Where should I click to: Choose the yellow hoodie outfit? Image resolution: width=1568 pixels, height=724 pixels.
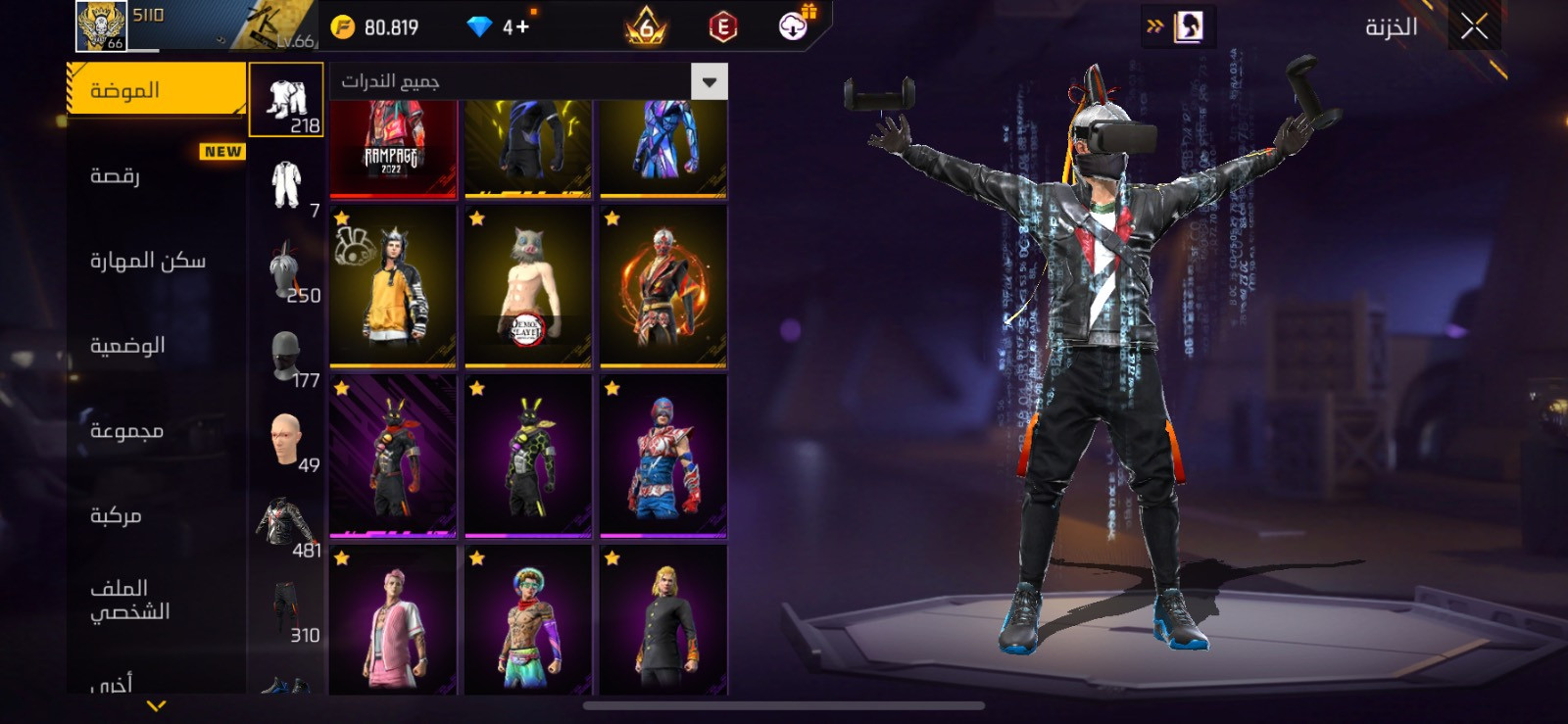tap(393, 285)
